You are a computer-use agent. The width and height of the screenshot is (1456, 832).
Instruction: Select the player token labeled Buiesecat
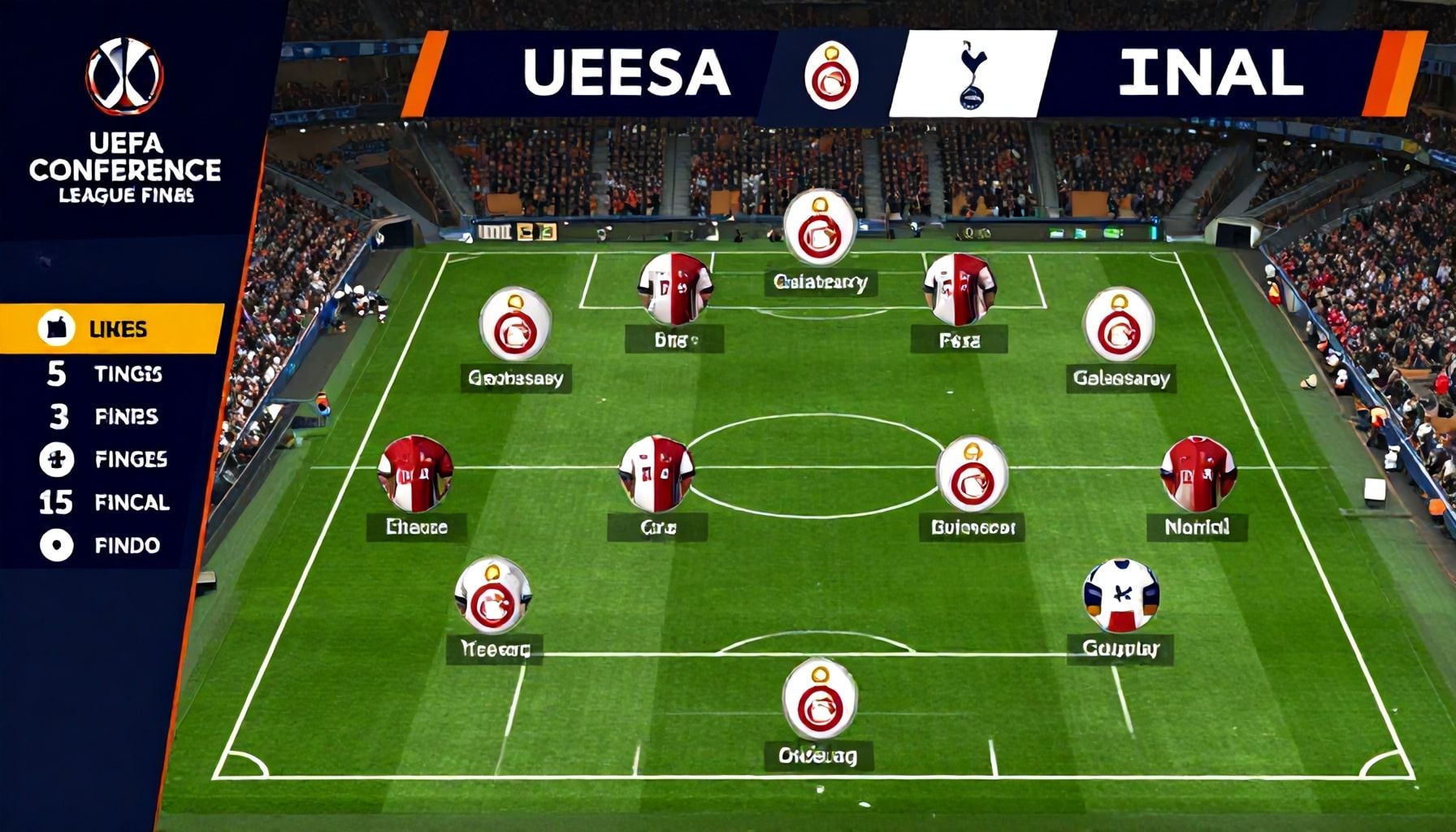pyautogui.click(x=972, y=474)
